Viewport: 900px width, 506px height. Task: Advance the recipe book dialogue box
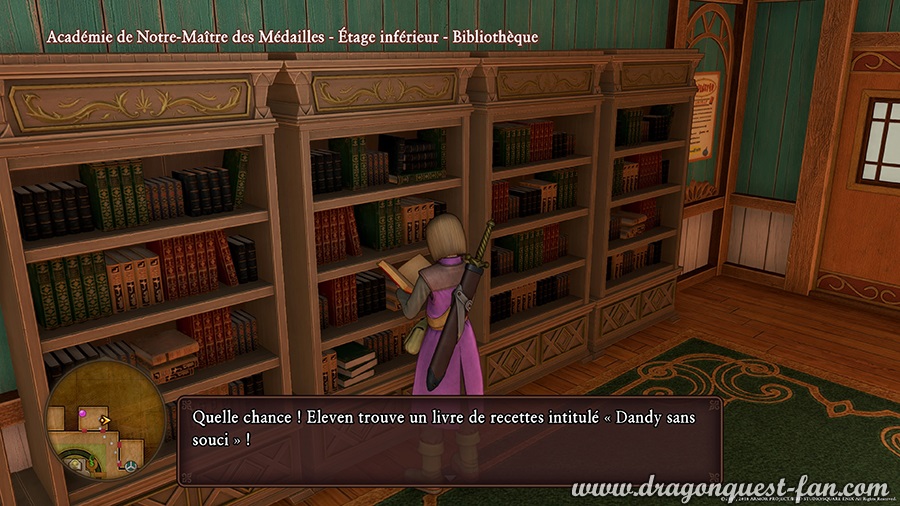tap(449, 440)
